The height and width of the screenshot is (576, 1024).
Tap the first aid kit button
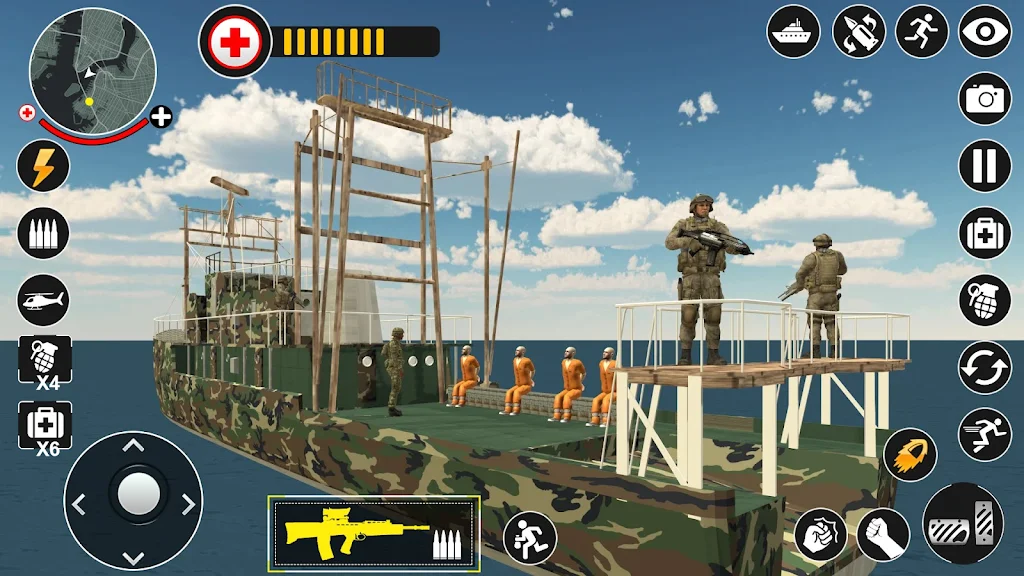(x=986, y=233)
